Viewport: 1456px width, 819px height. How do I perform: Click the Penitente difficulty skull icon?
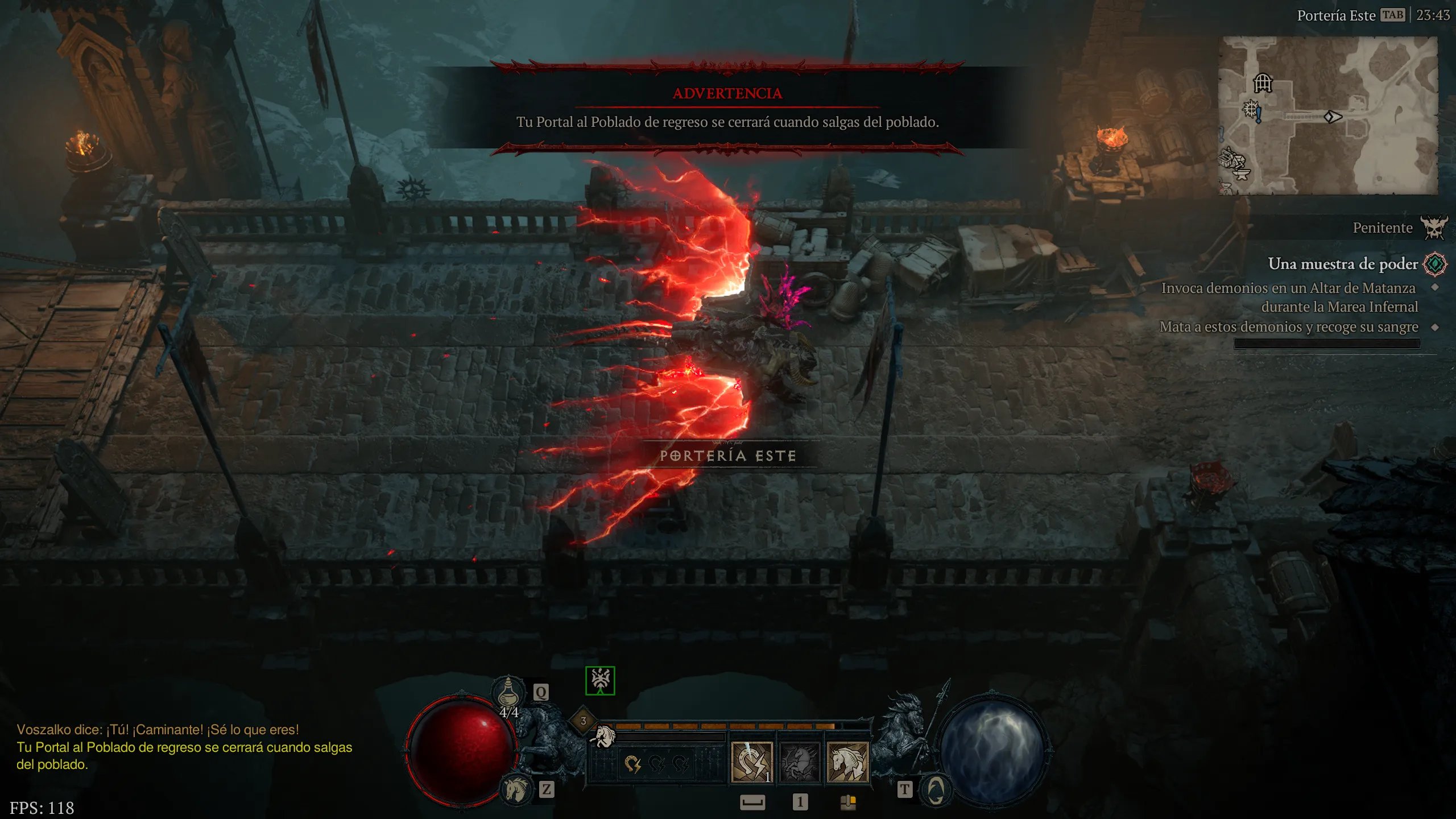1433,227
